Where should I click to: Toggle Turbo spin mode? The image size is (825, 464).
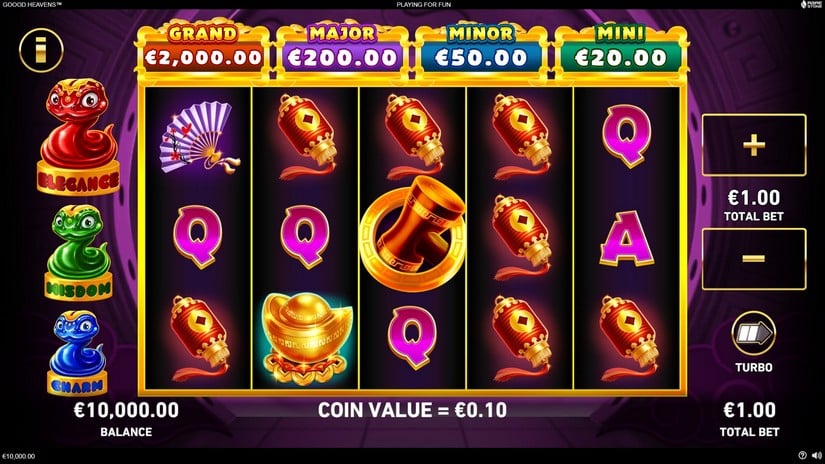point(753,333)
